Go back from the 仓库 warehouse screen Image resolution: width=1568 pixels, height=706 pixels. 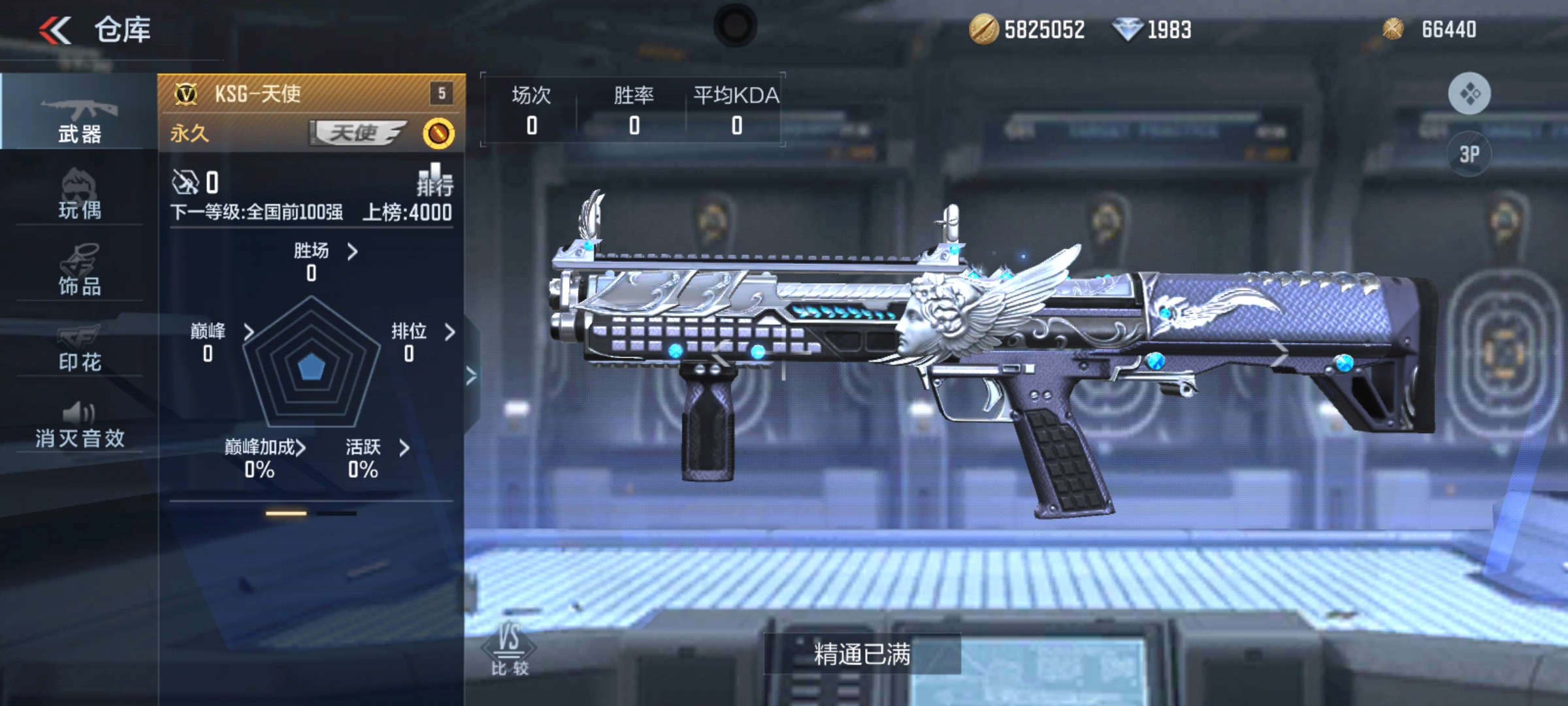[56, 30]
